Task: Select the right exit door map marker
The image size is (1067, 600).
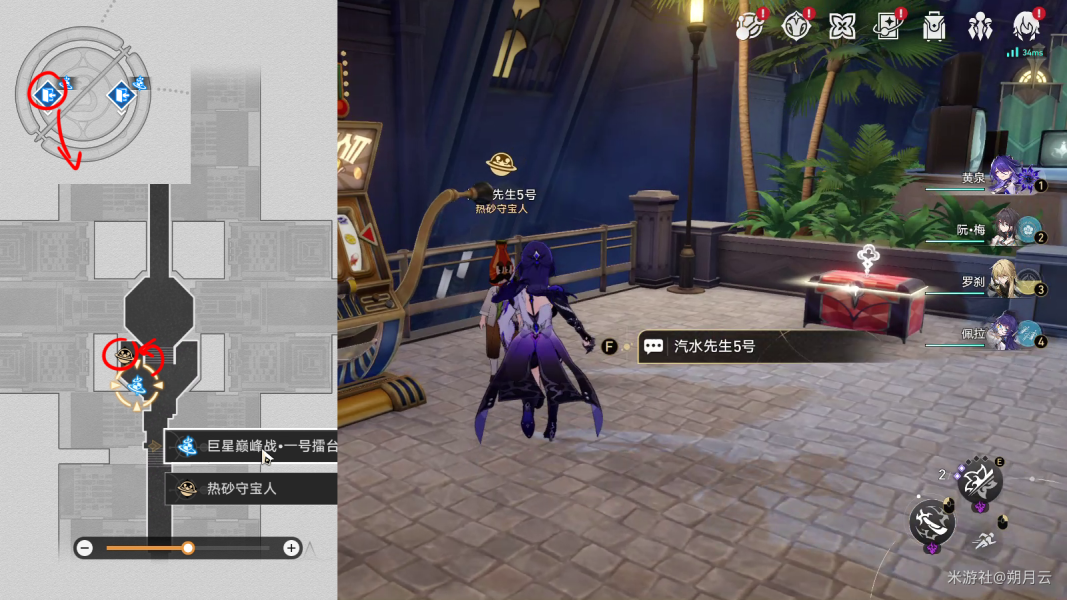Action: pos(121,95)
